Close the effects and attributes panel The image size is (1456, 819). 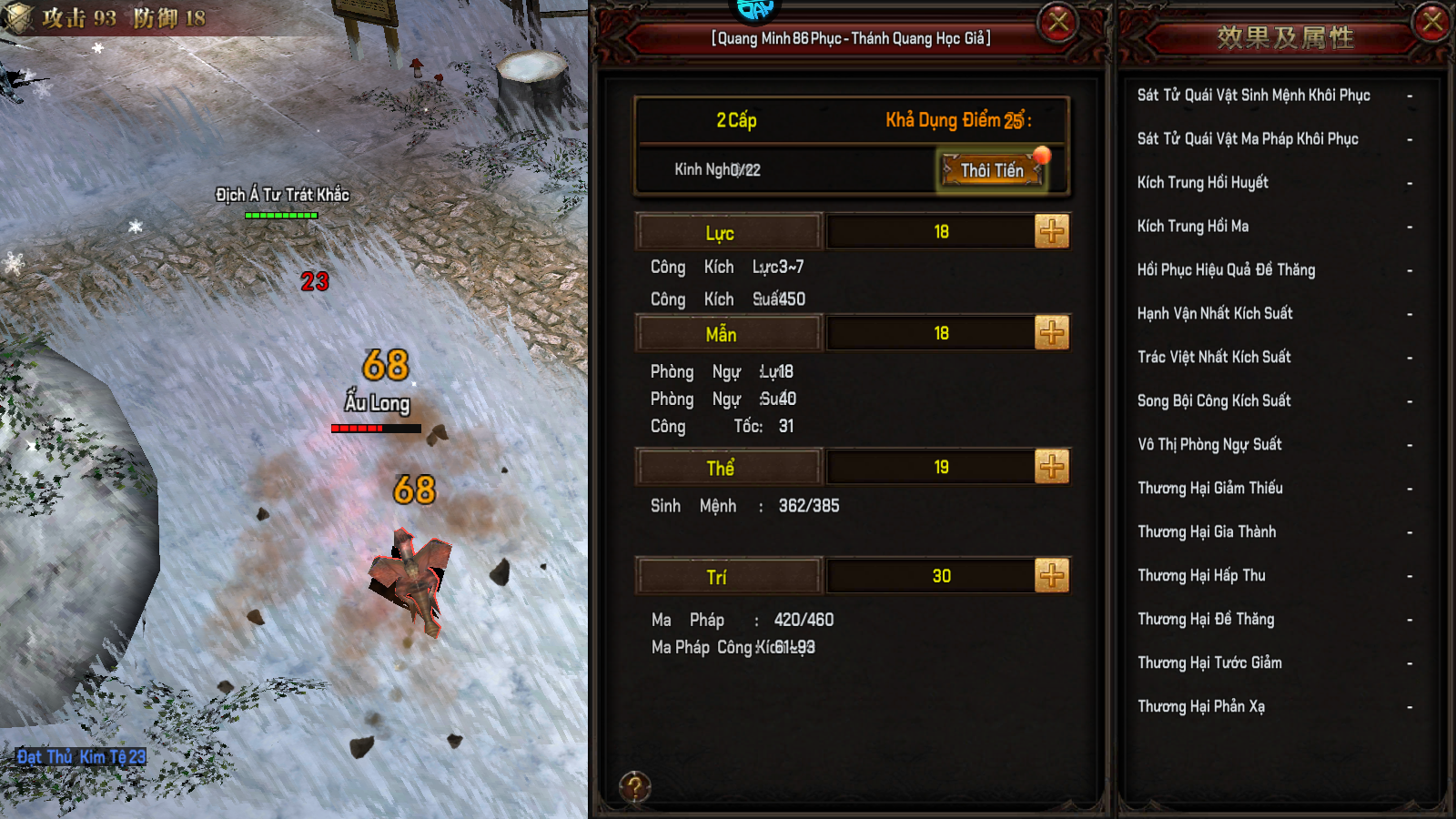pyautogui.click(x=1431, y=22)
